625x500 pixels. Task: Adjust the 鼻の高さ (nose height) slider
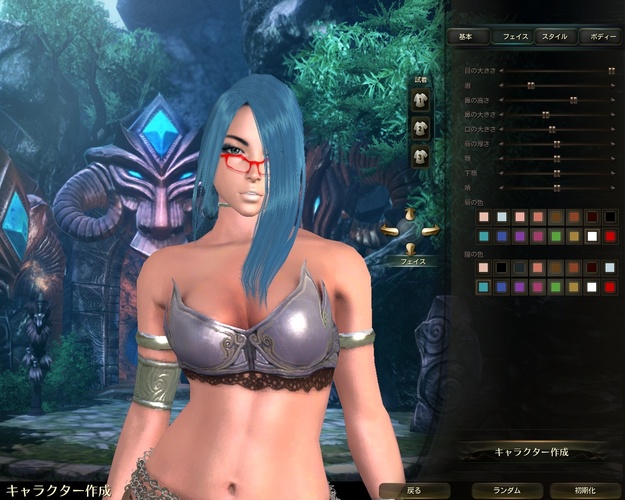pos(572,100)
